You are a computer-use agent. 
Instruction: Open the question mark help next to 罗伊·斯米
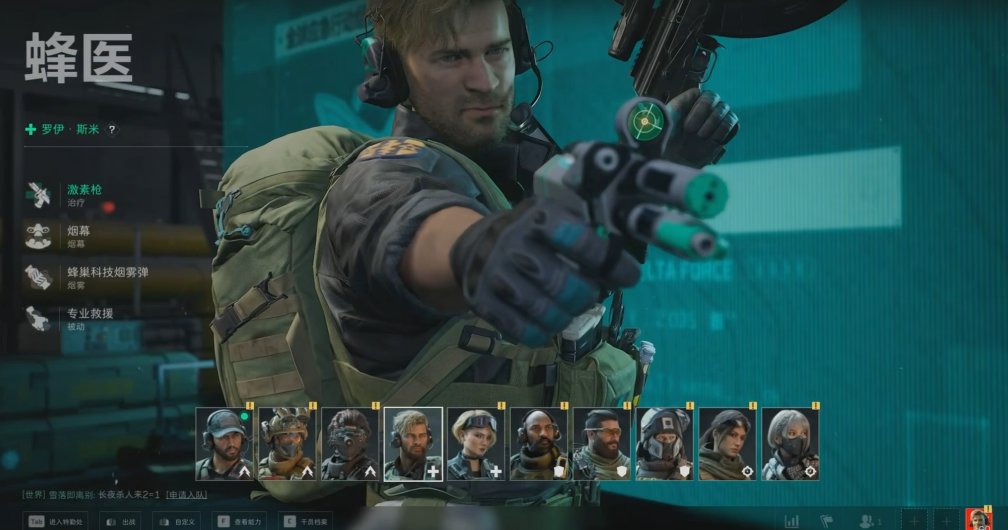[x=112, y=129]
